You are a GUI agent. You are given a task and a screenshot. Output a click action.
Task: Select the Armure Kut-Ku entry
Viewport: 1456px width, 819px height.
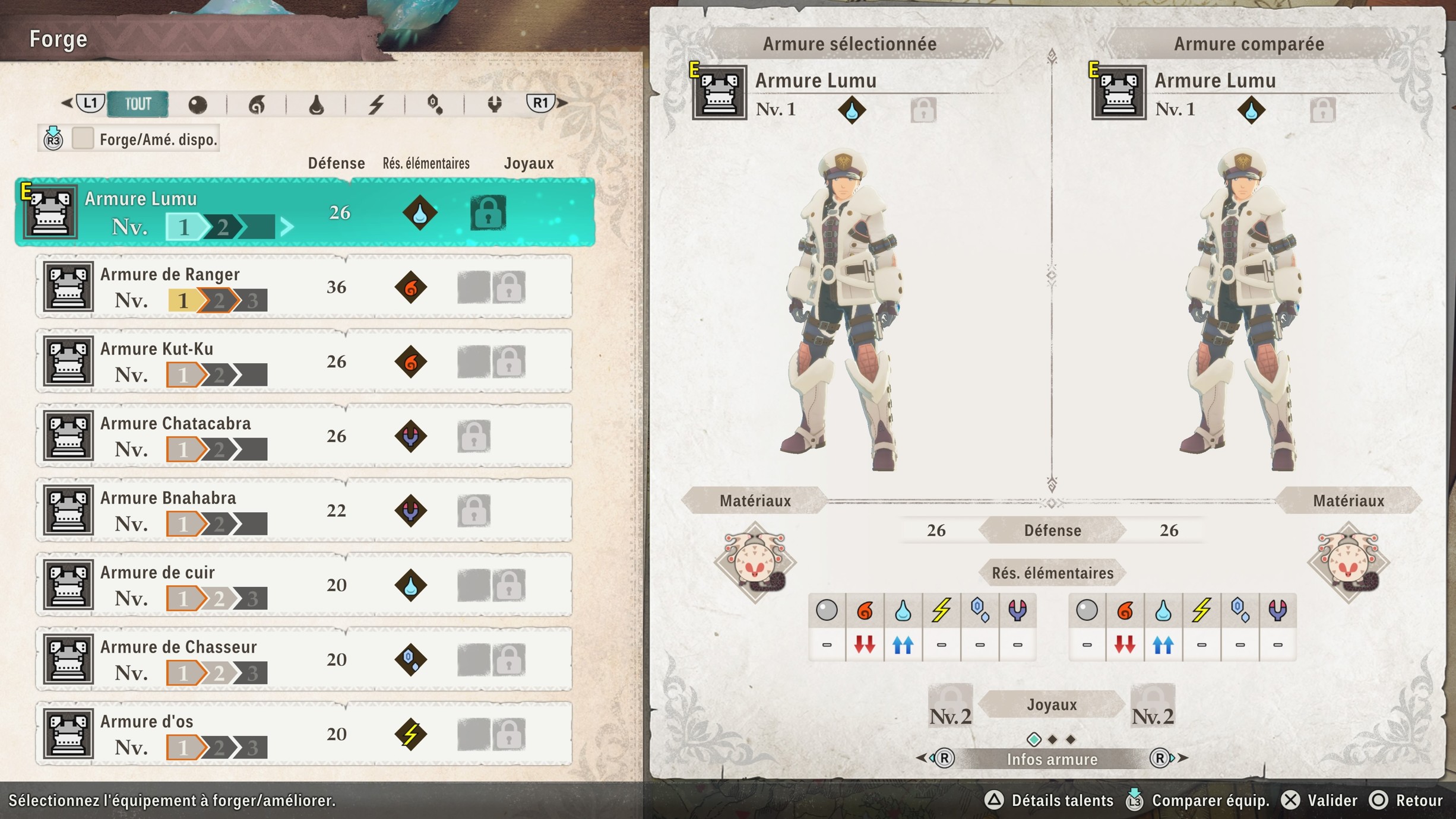pos(304,361)
